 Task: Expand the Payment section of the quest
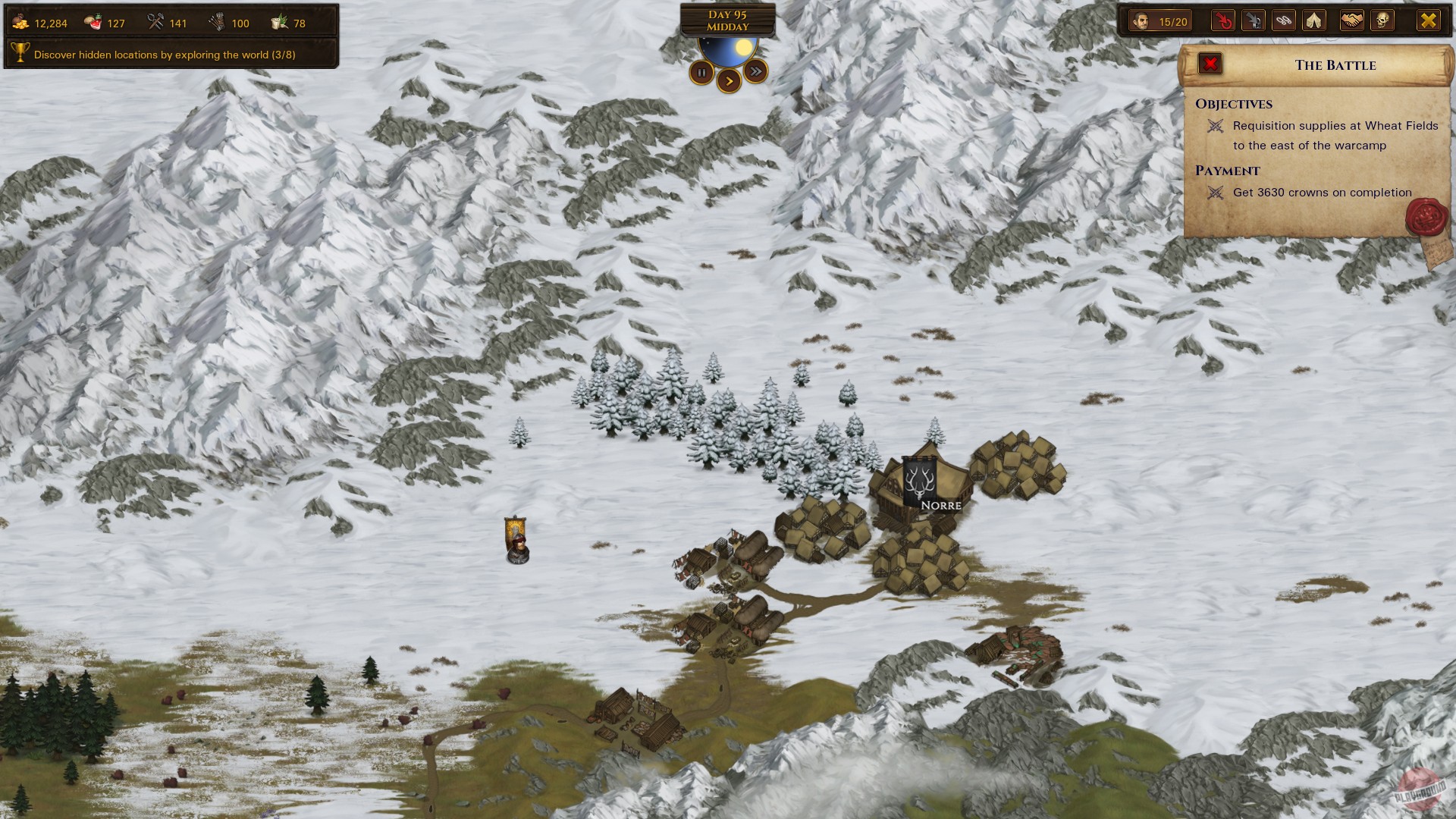click(1226, 171)
